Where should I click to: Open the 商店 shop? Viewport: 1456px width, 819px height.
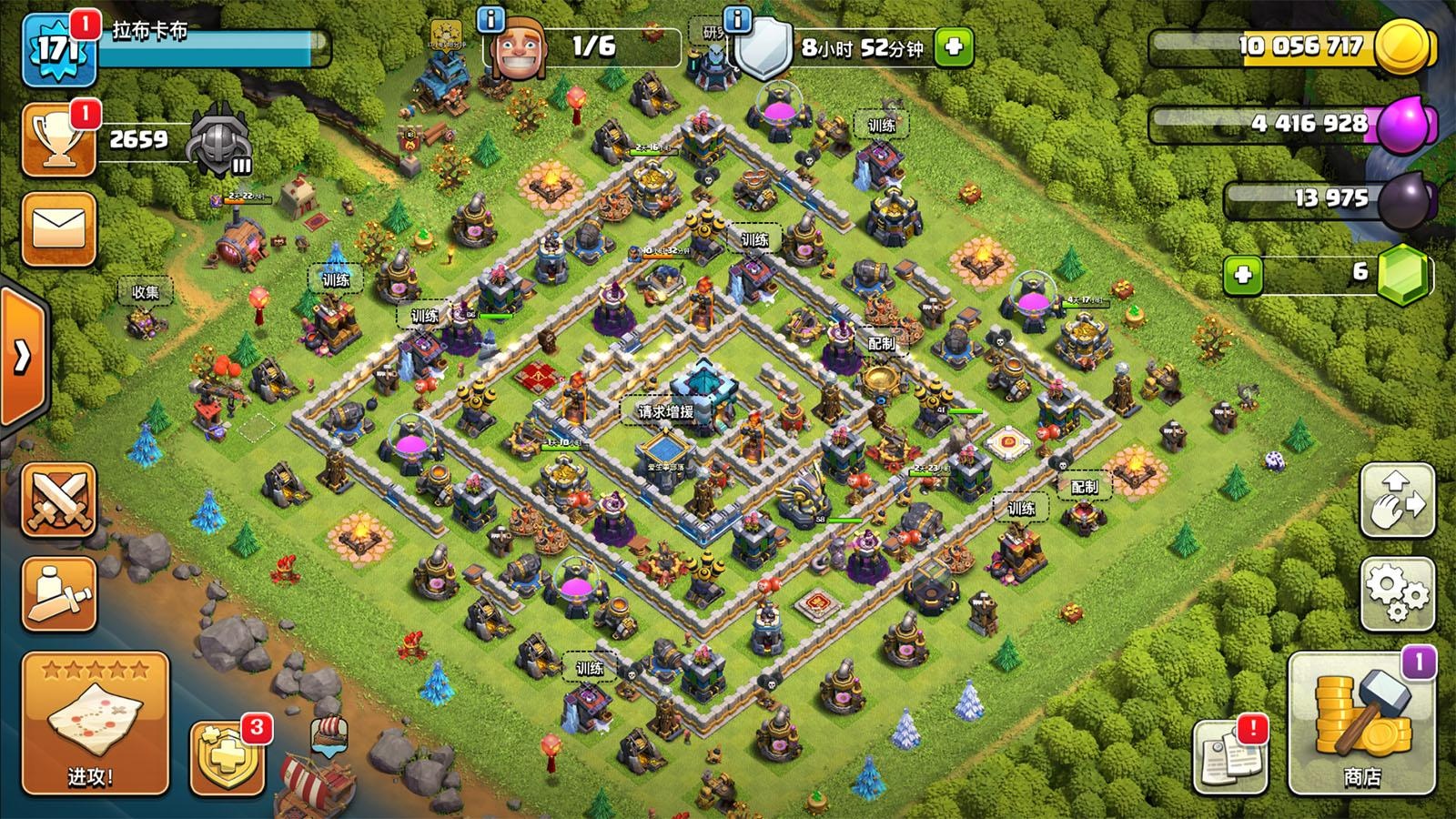(1361, 723)
